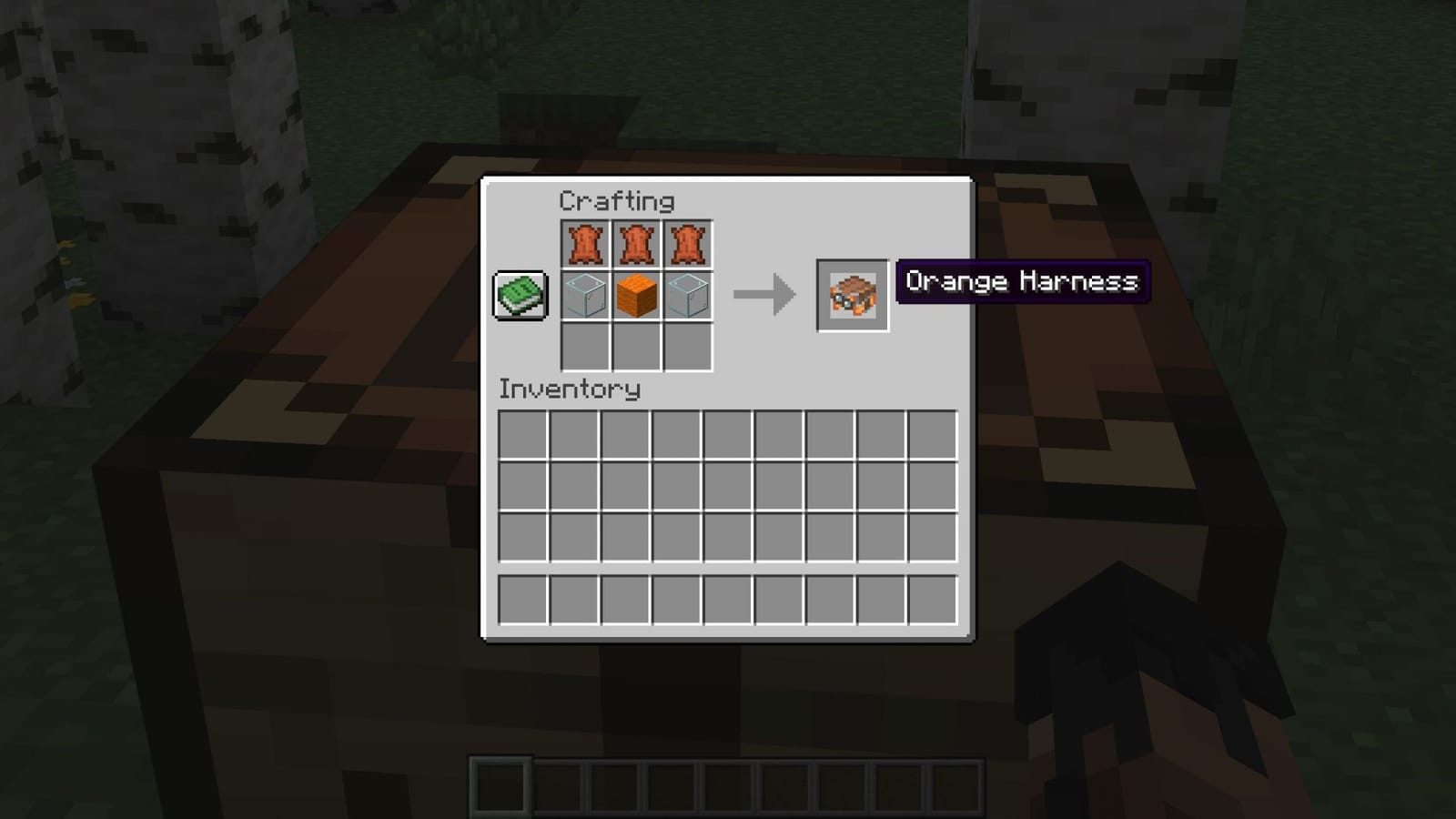Screen dimensions: 1456x819
Task: Pick up the leather in the top-right crafting slot
Action: [x=688, y=242]
